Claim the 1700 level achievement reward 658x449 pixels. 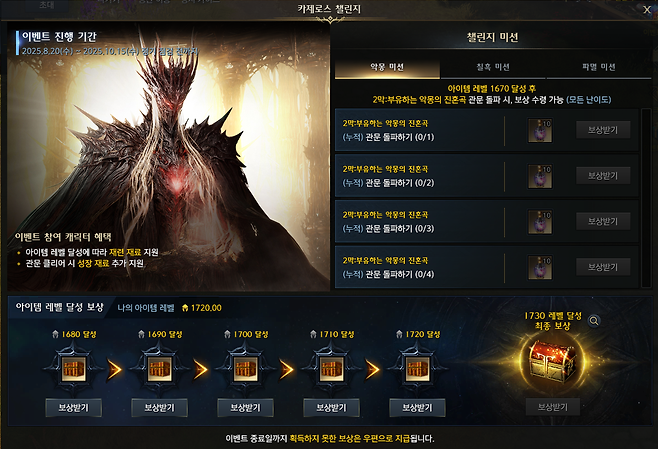(x=246, y=408)
